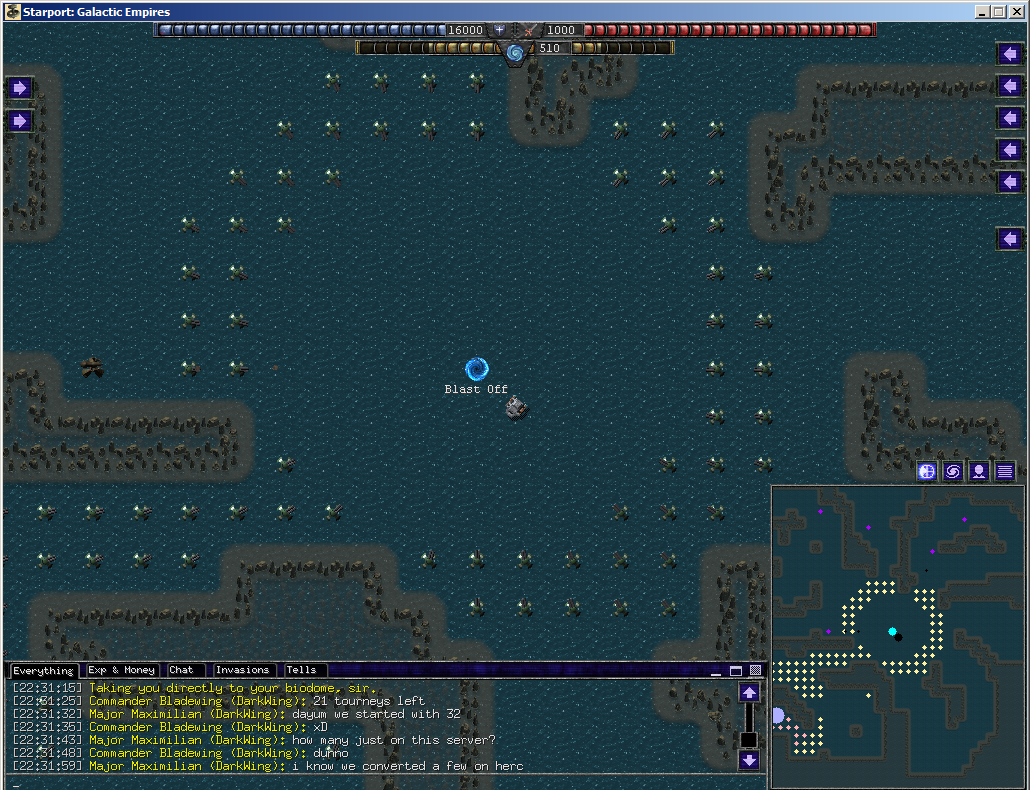The image size is (1030, 790).
Task: Open the Exp & Money tab
Action: coord(121,670)
